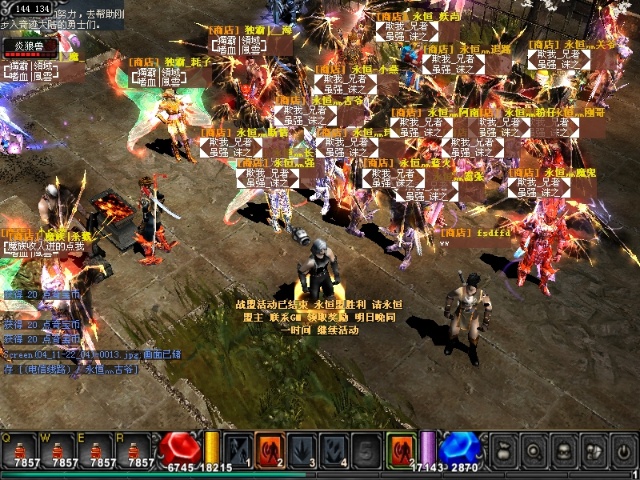Use the red potion in slot W
Viewport: 640px width, 480px height.
point(64,450)
